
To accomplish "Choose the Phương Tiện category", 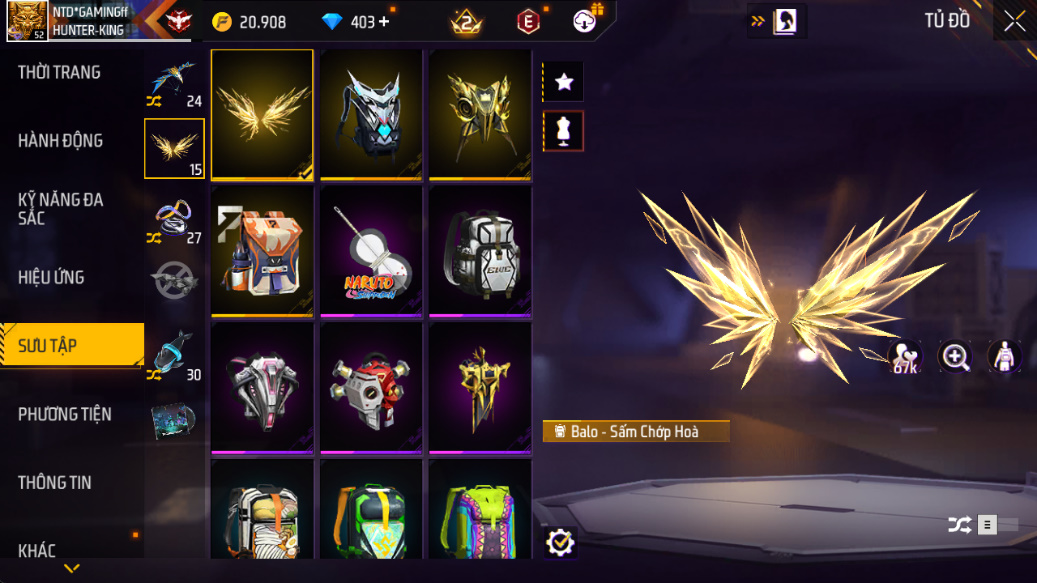I will [x=65, y=414].
